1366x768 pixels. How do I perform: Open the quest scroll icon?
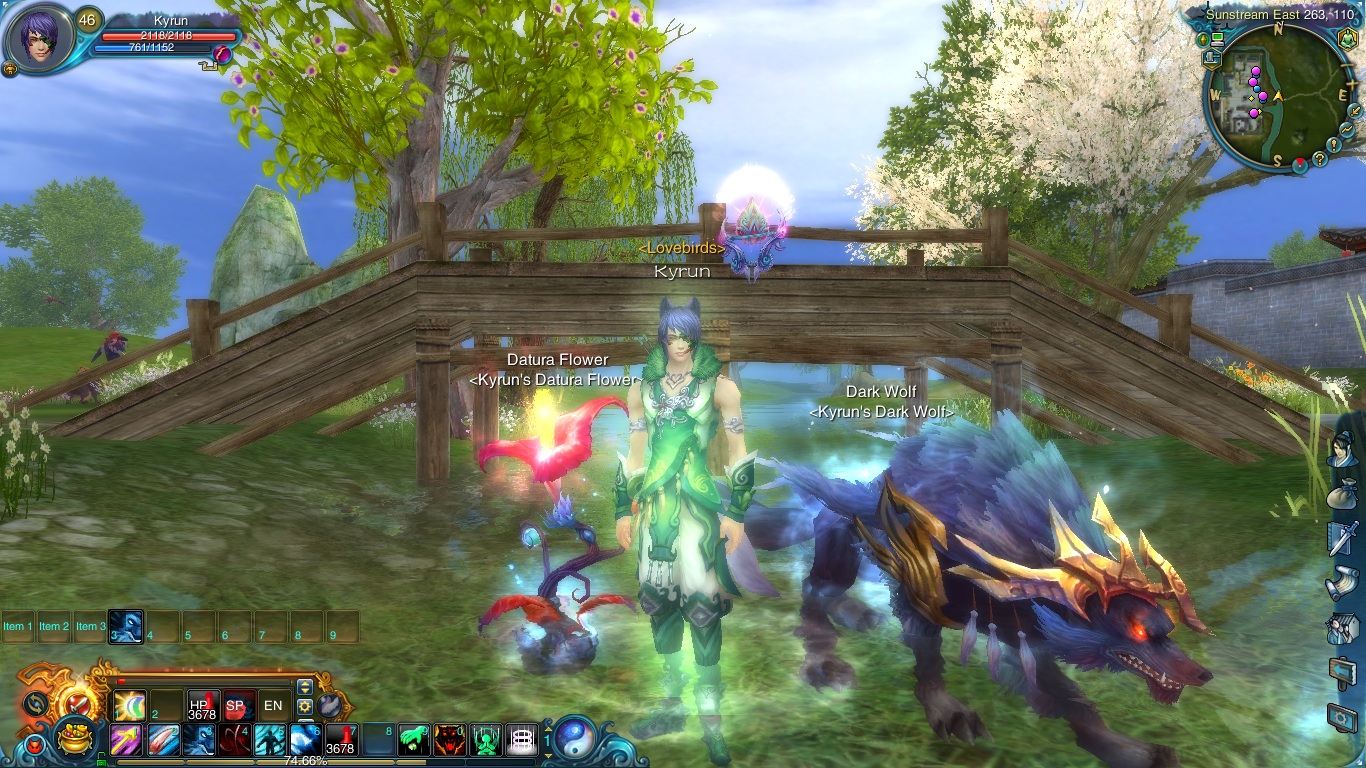click(x=1342, y=582)
